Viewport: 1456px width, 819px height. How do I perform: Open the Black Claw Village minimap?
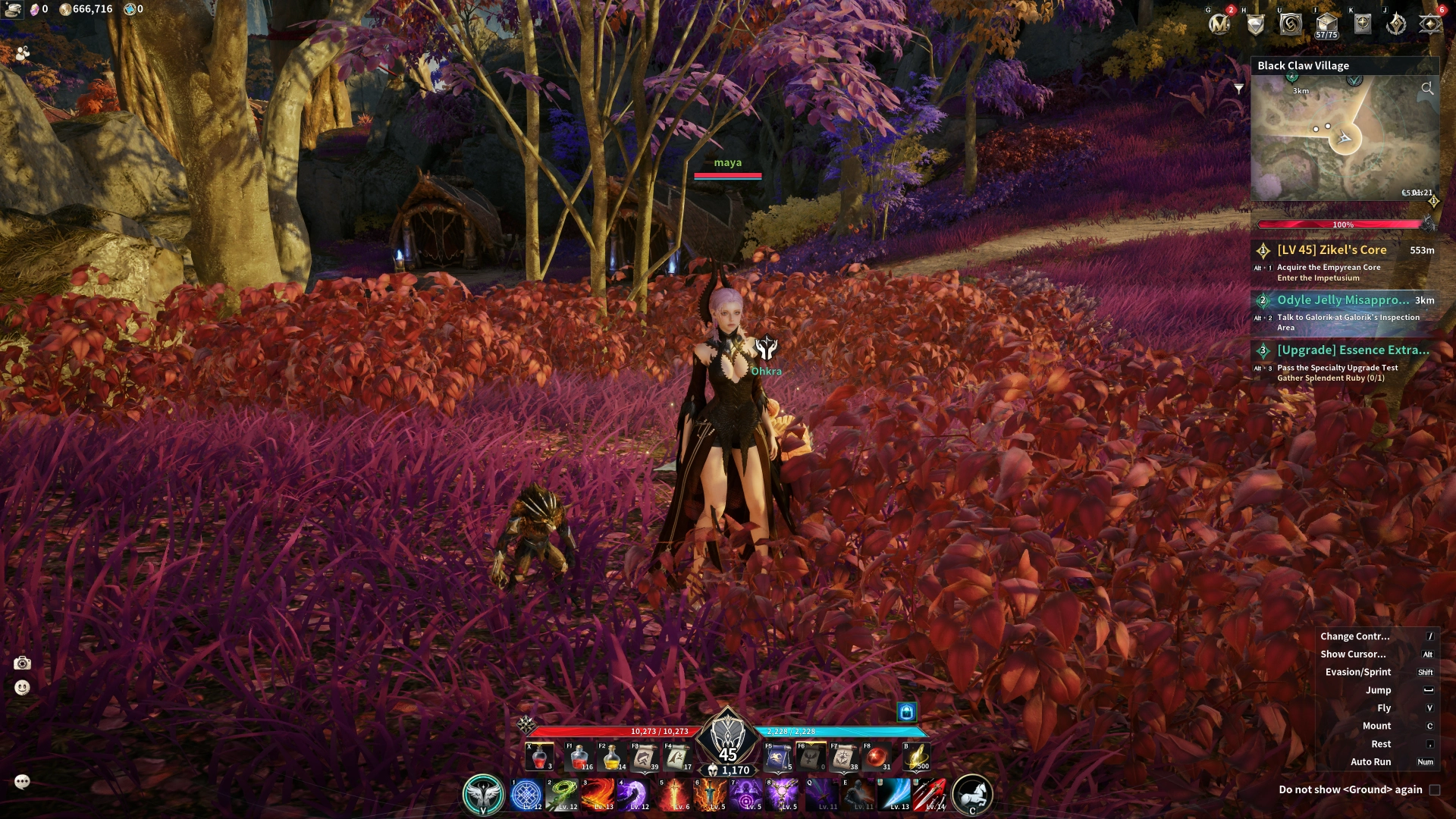click(x=1345, y=138)
